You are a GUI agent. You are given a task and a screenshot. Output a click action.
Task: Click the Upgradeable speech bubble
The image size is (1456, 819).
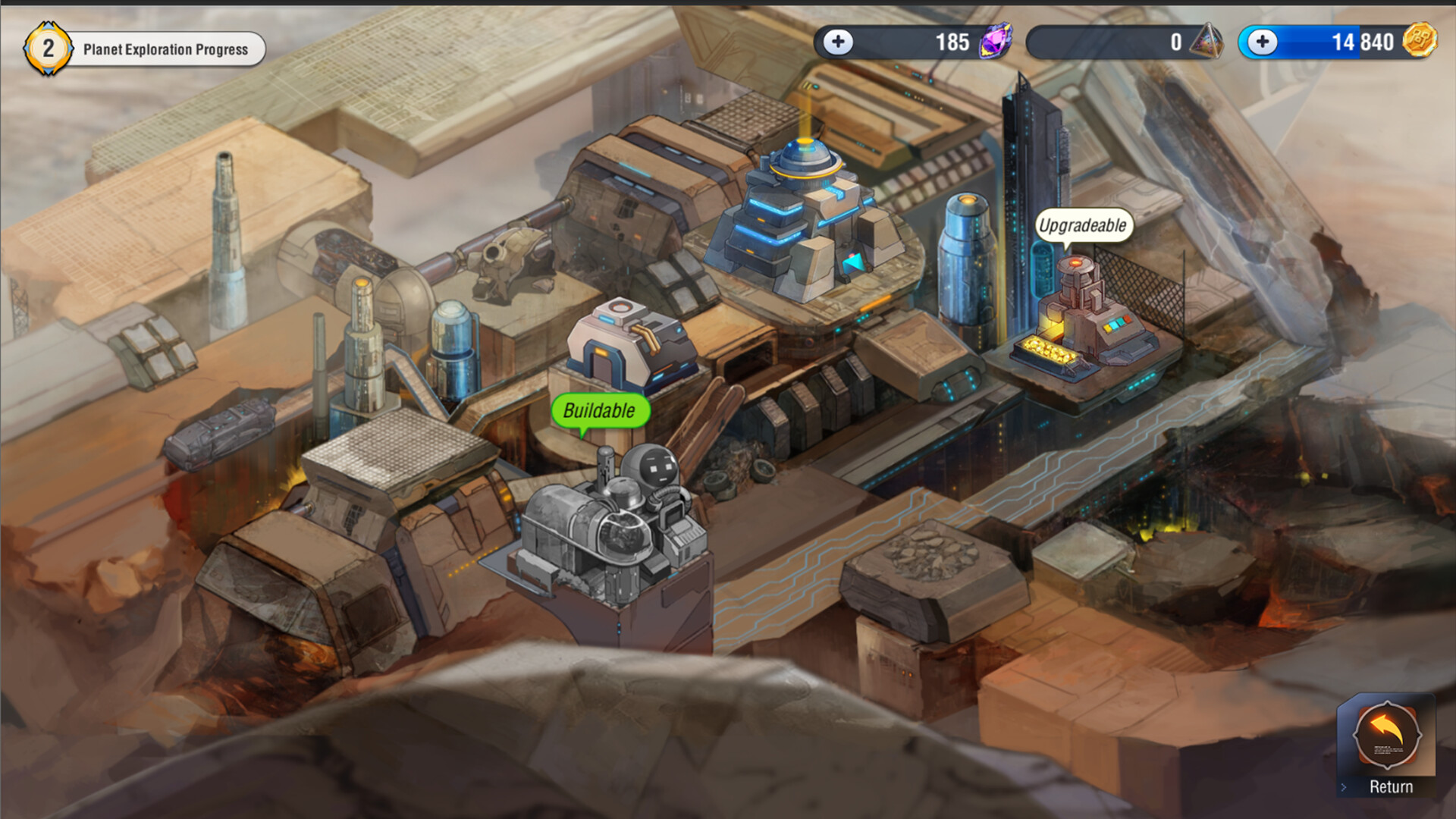click(x=1083, y=224)
